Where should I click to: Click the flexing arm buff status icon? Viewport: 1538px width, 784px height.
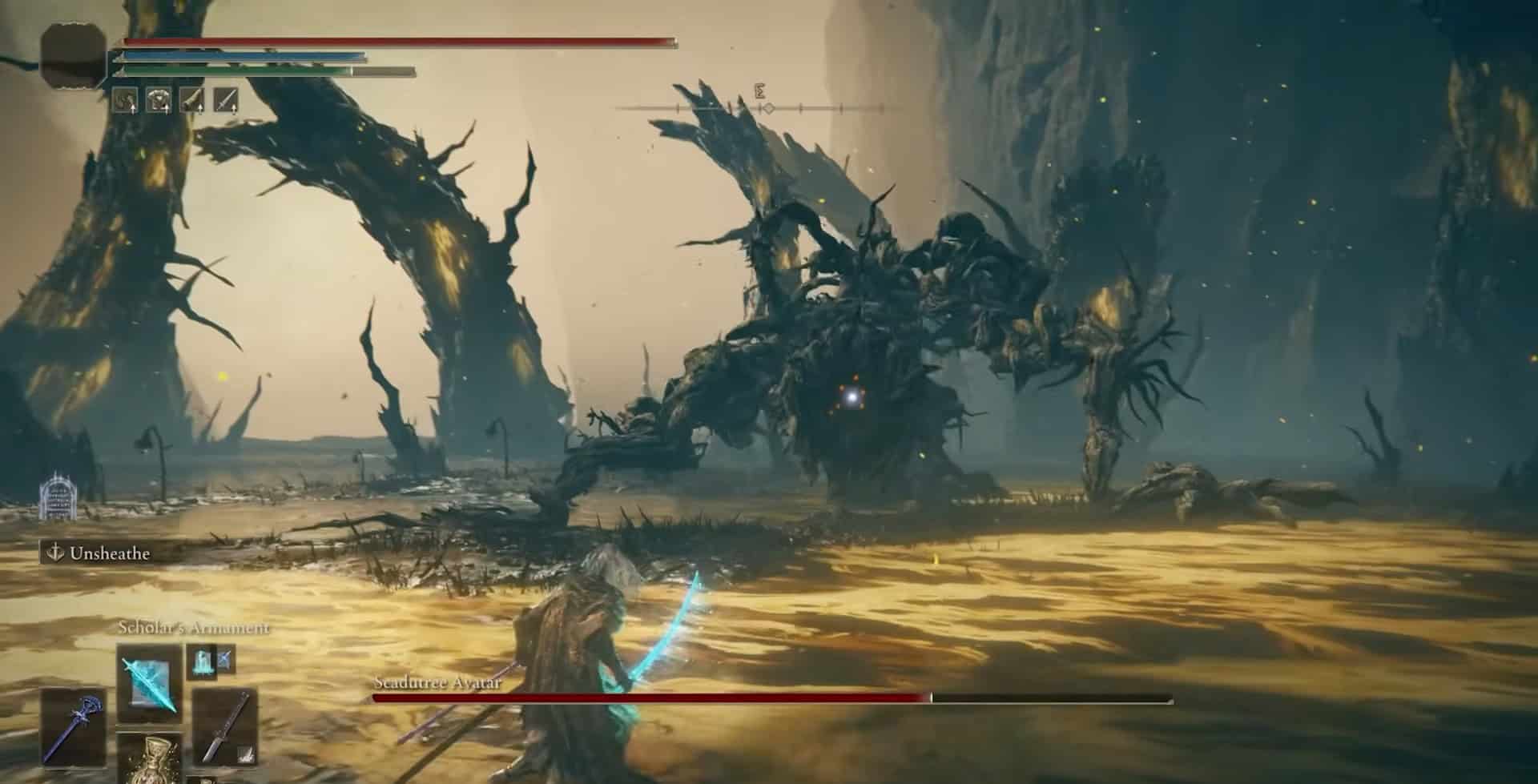pos(125,100)
